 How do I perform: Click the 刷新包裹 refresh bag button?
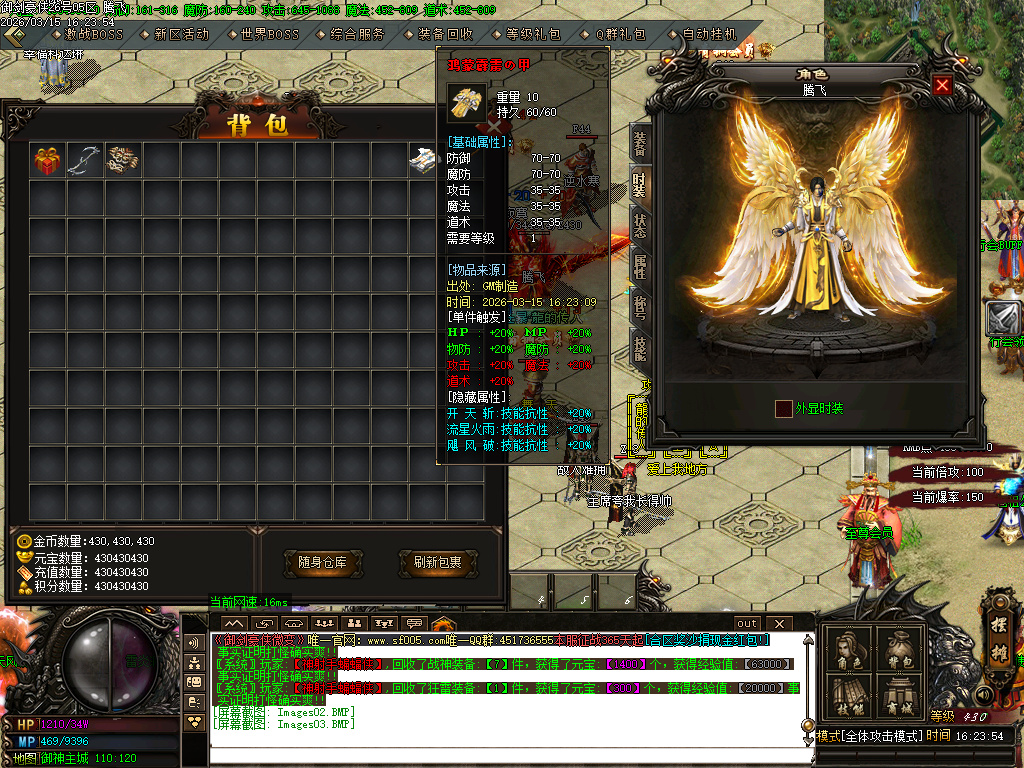[x=437, y=563]
